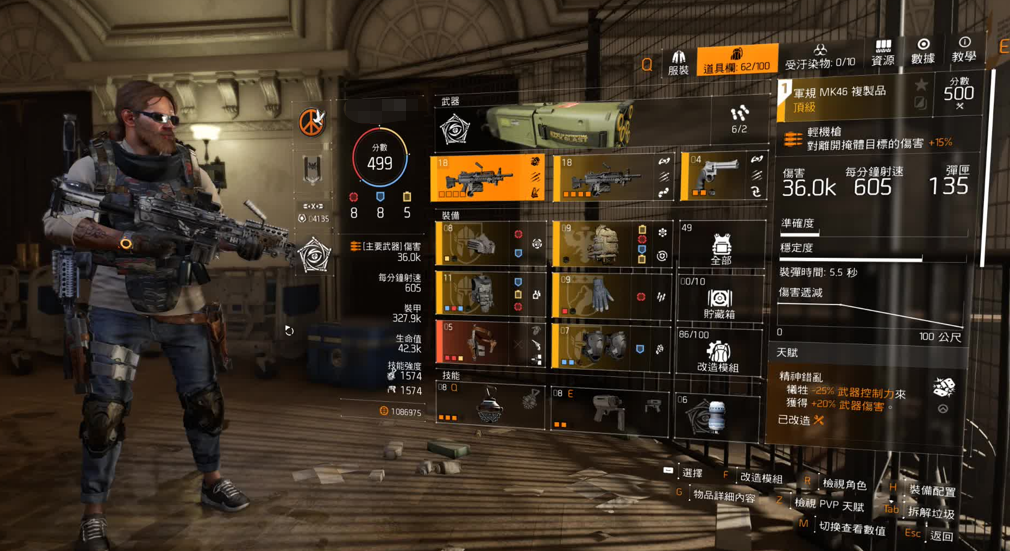Select the kneepads gear slot
Screen dimensions: 1010x551
pyautogui.click(x=610, y=345)
